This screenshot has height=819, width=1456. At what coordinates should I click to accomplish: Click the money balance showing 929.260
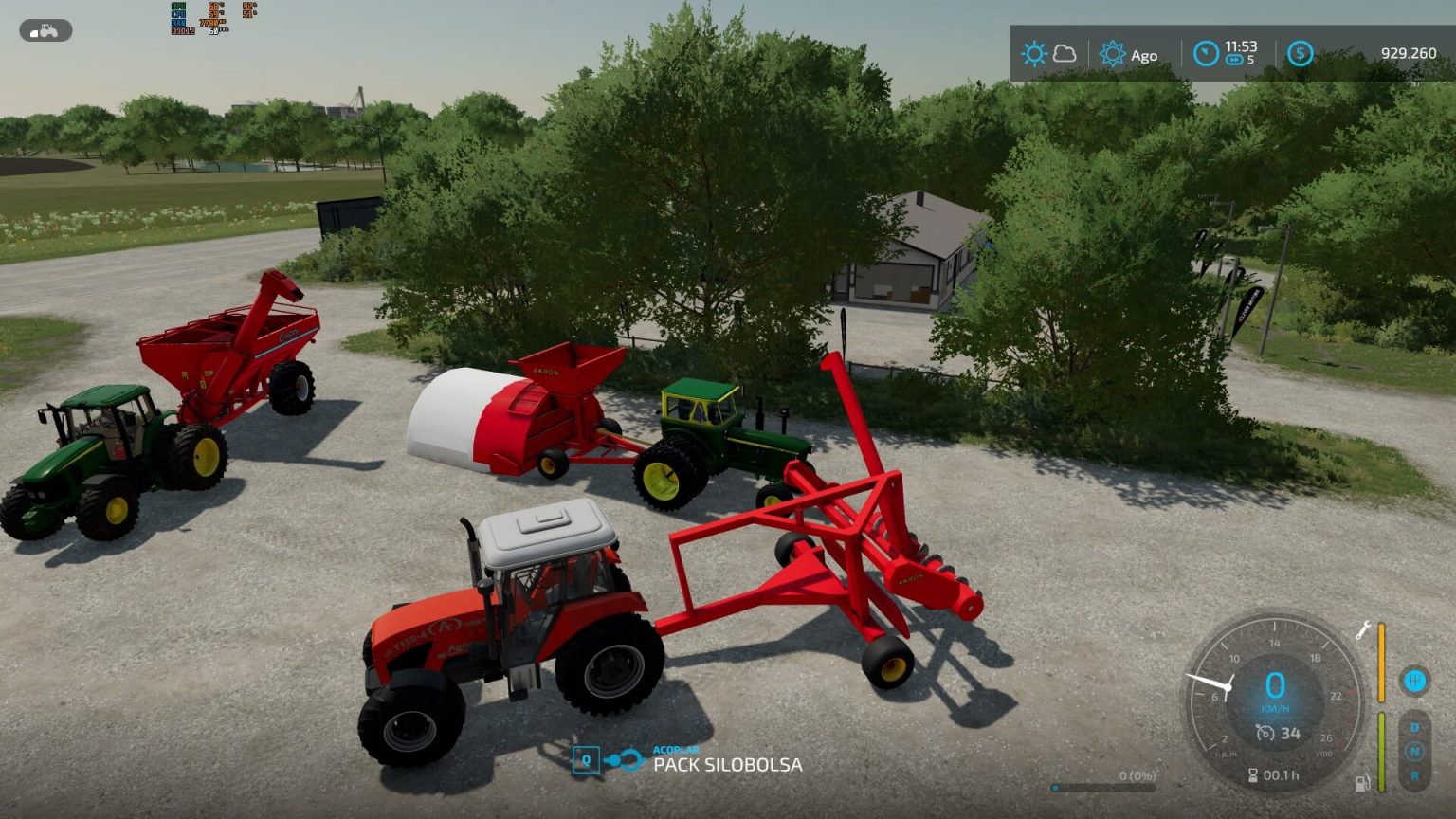tap(1410, 53)
